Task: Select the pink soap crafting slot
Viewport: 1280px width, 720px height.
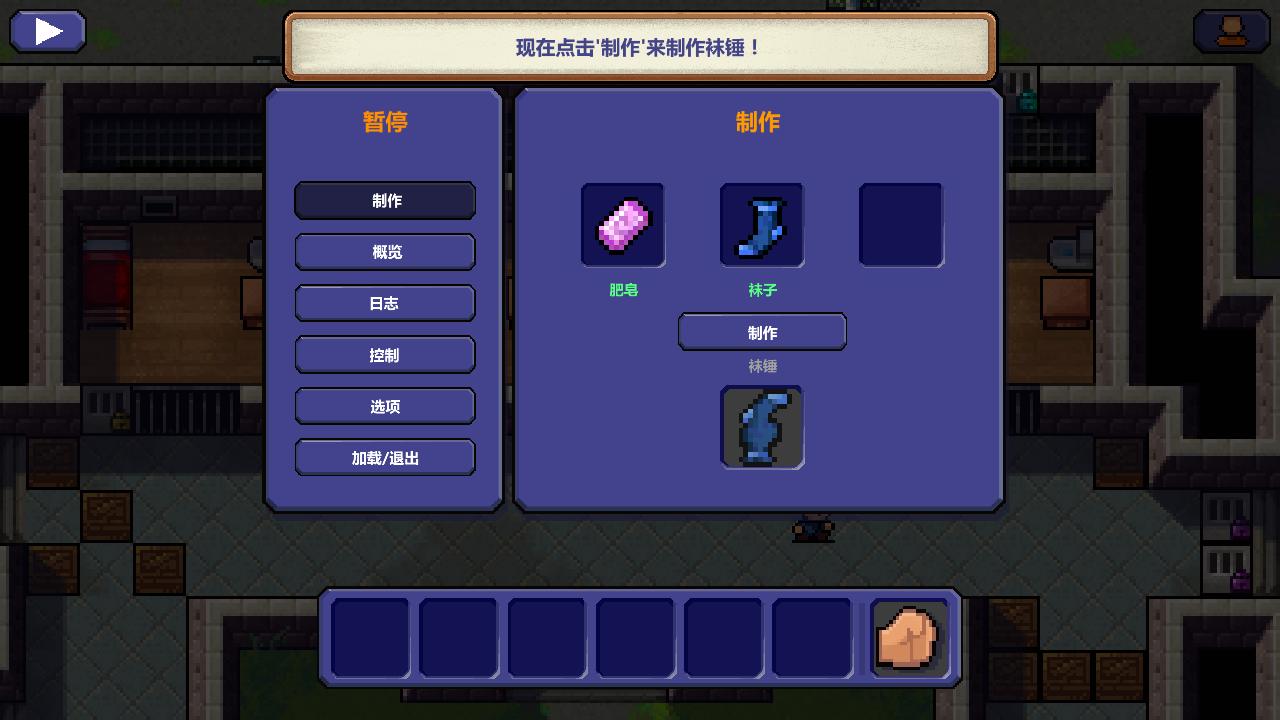Action: [623, 225]
